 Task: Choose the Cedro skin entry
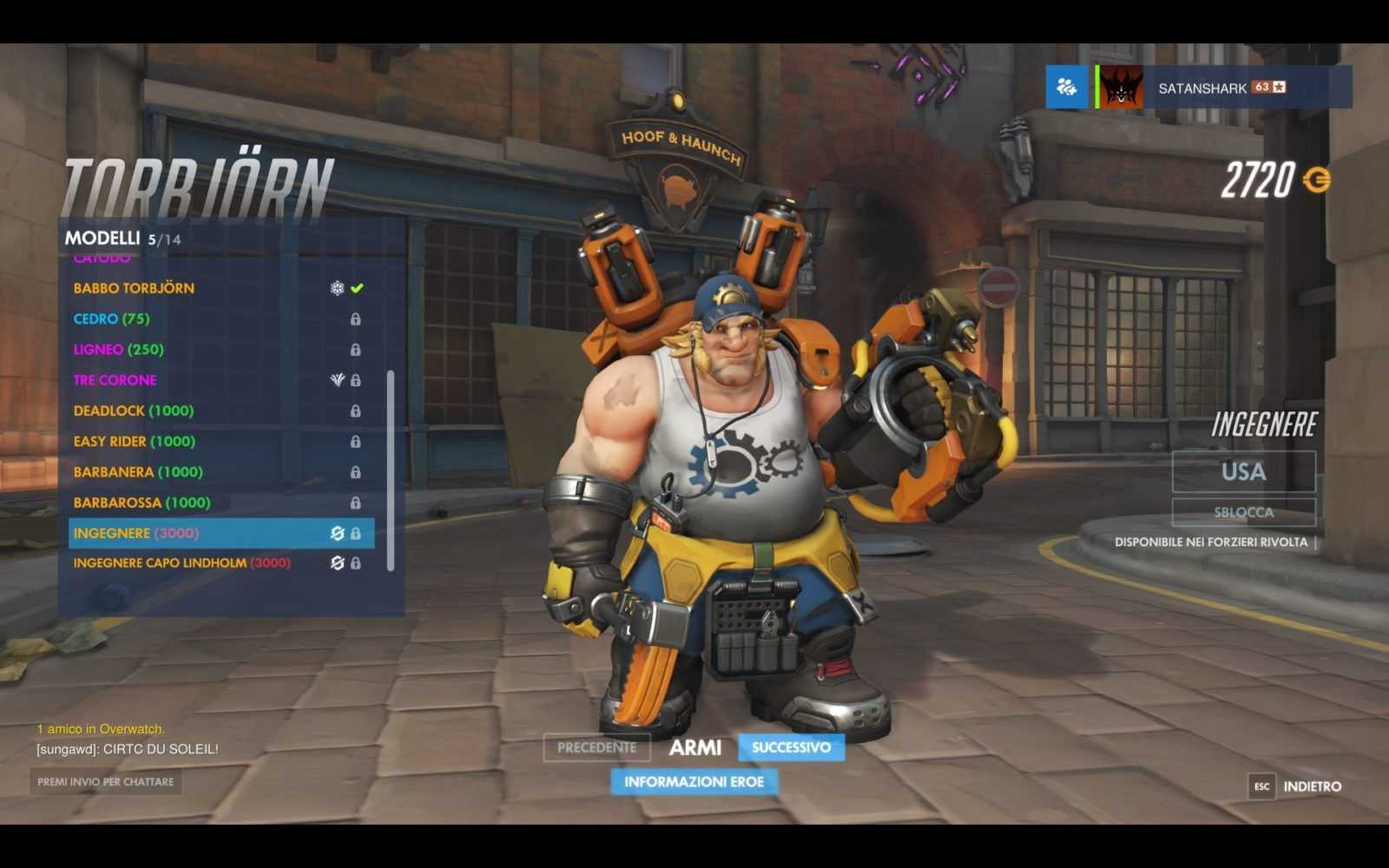tap(111, 319)
